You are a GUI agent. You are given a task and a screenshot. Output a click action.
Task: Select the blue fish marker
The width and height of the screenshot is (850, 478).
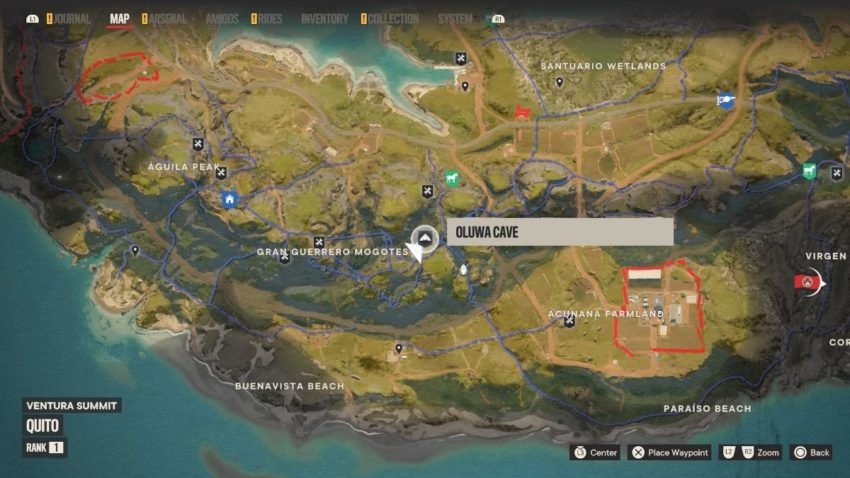click(725, 99)
